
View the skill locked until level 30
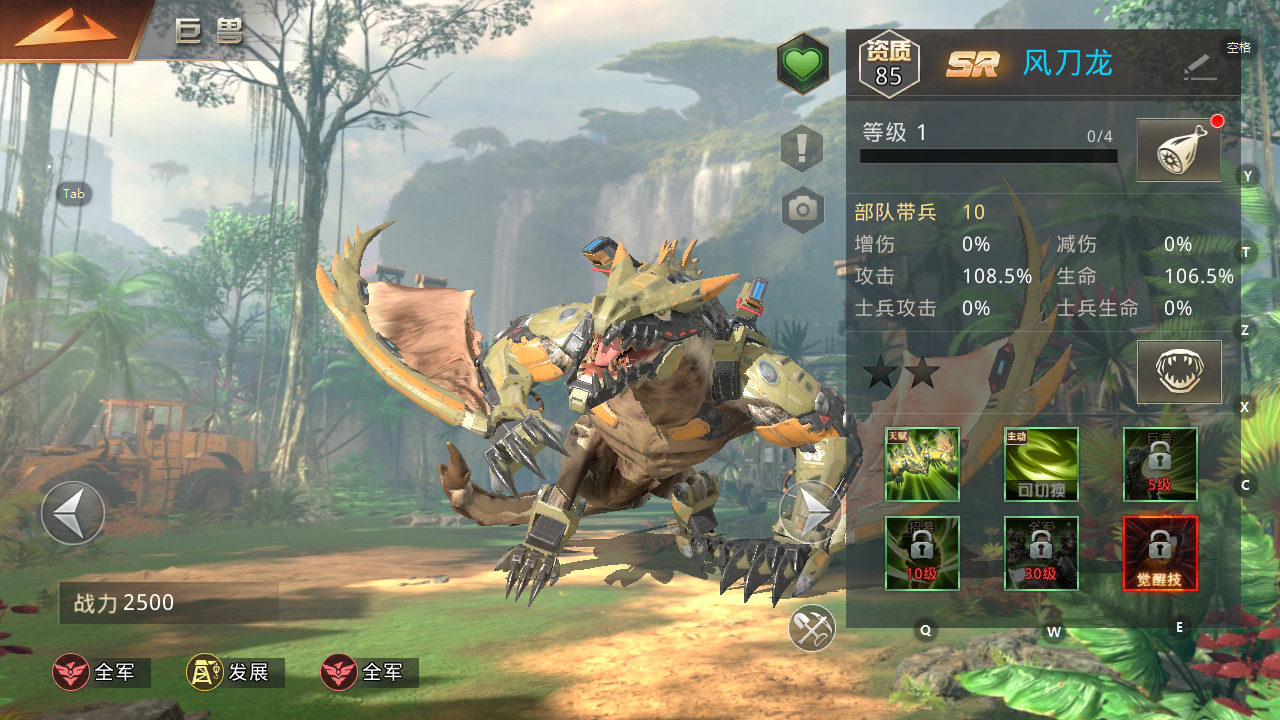tap(1041, 553)
